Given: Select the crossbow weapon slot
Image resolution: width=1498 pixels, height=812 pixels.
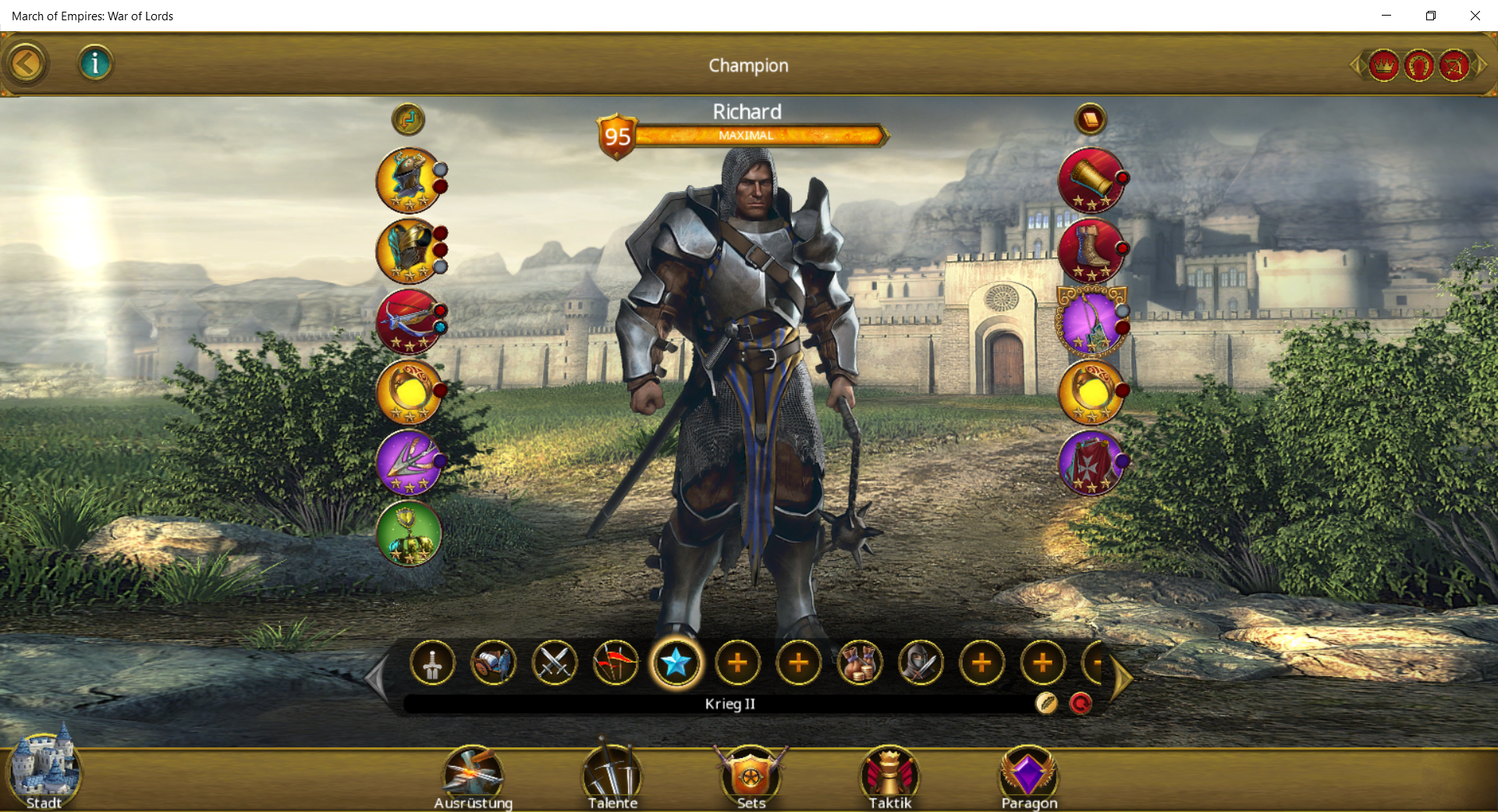Looking at the screenshot, I should point(408,321).
